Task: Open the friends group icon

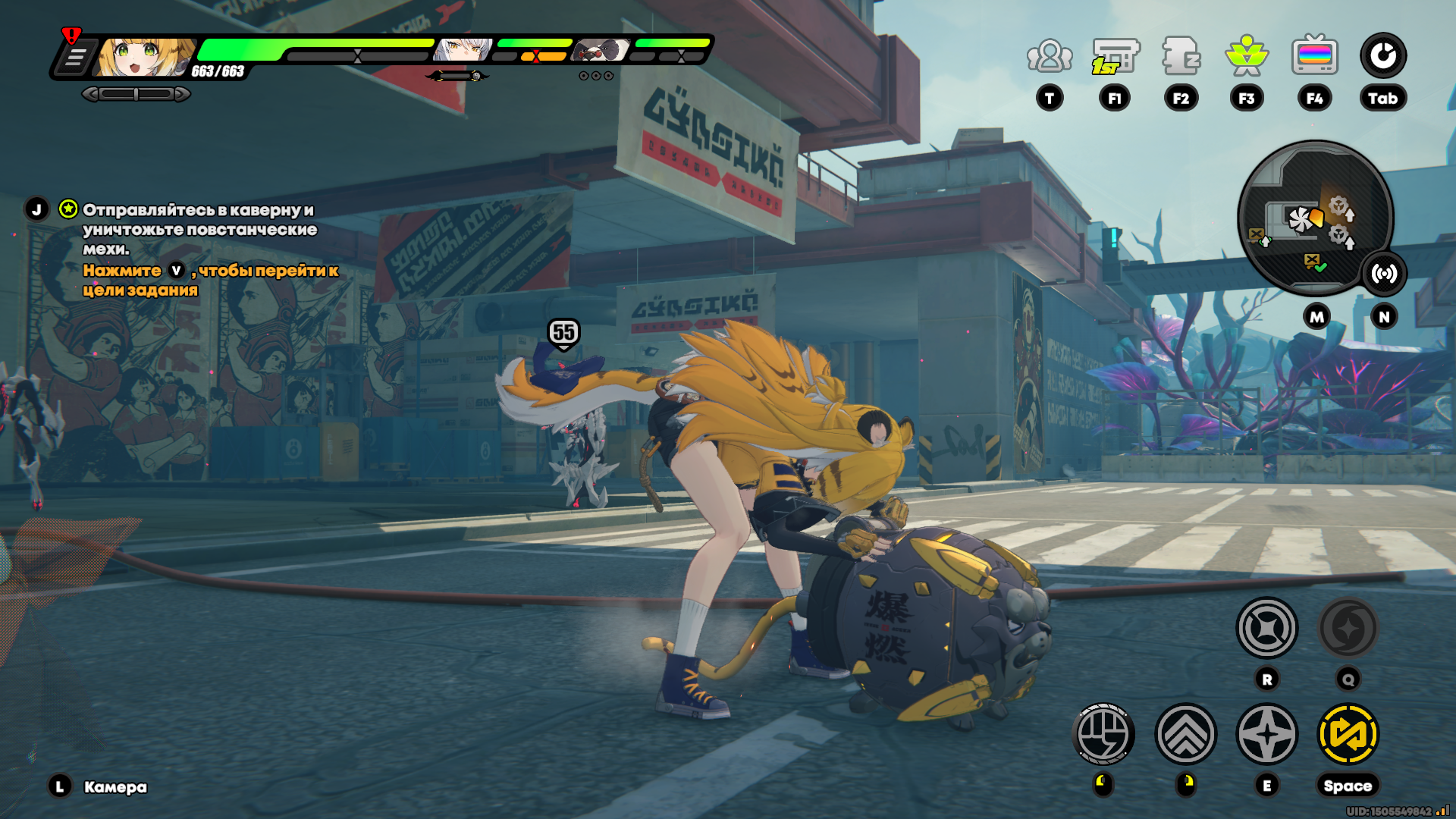Action: 1050,56
